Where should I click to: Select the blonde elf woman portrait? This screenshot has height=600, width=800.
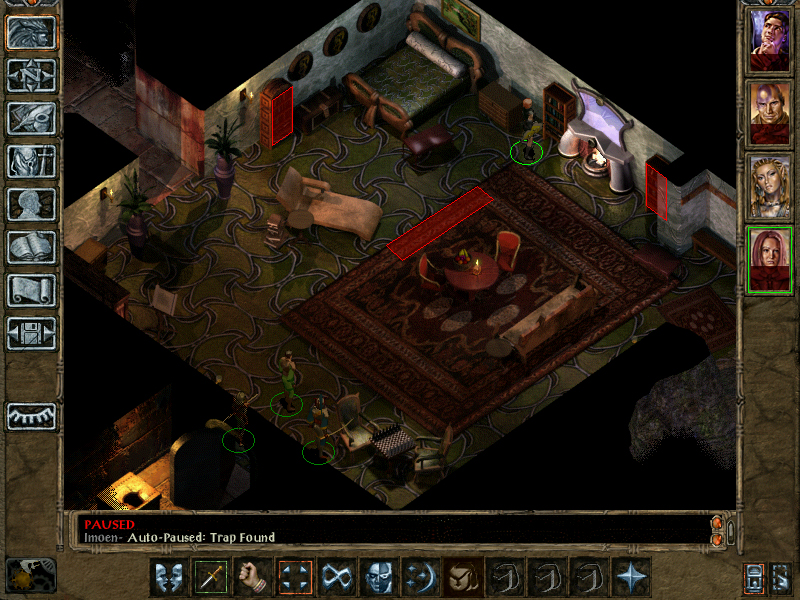pos(770,186)
